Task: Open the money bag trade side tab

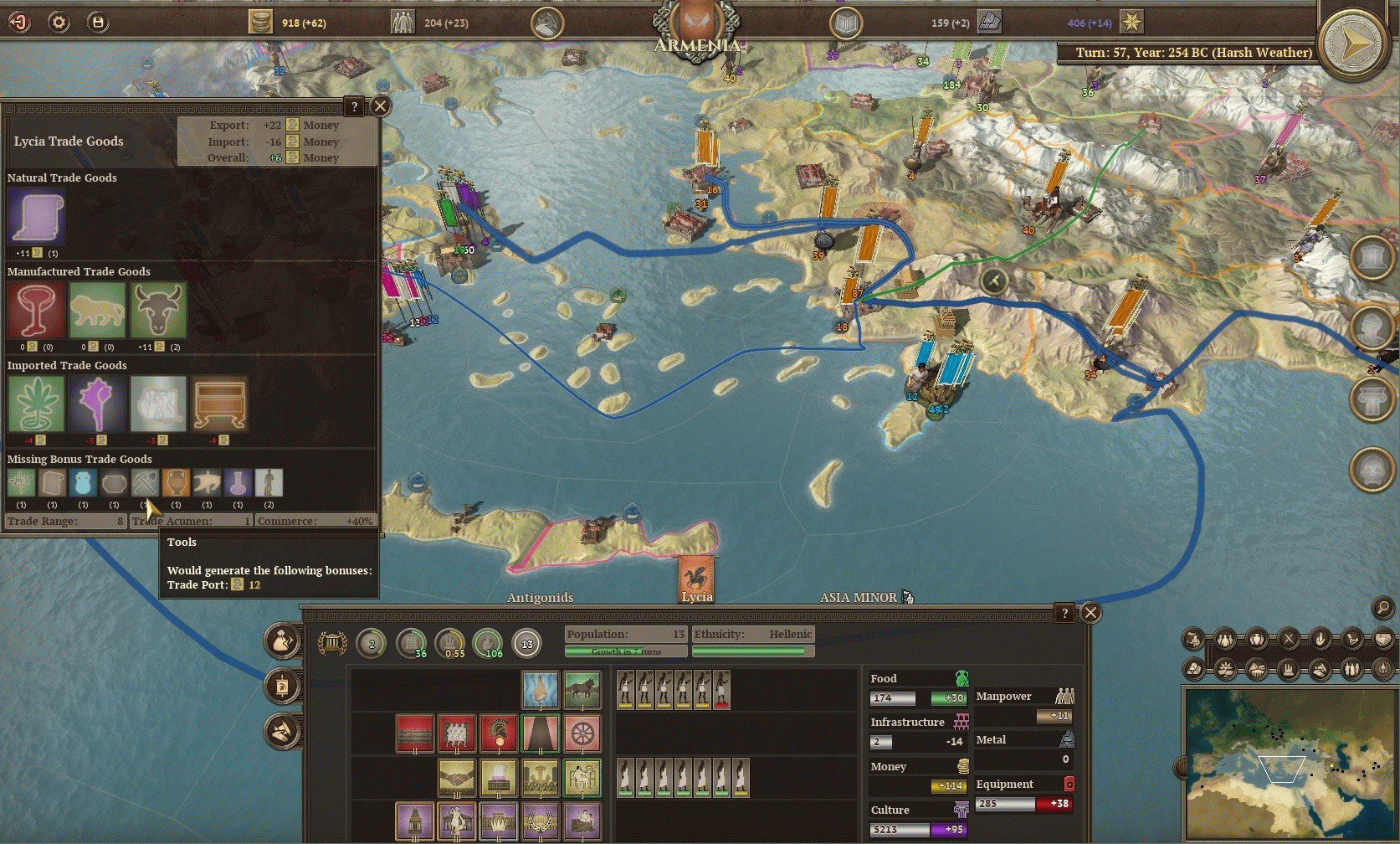Action: (x=282, y=641)
